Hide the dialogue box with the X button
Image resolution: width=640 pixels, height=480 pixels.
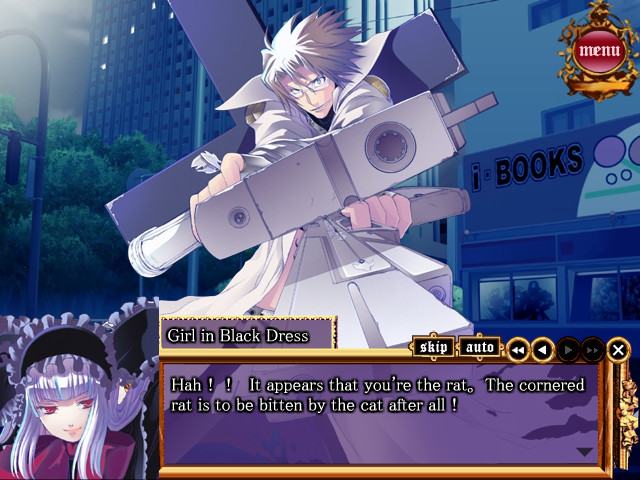(619, 350)
